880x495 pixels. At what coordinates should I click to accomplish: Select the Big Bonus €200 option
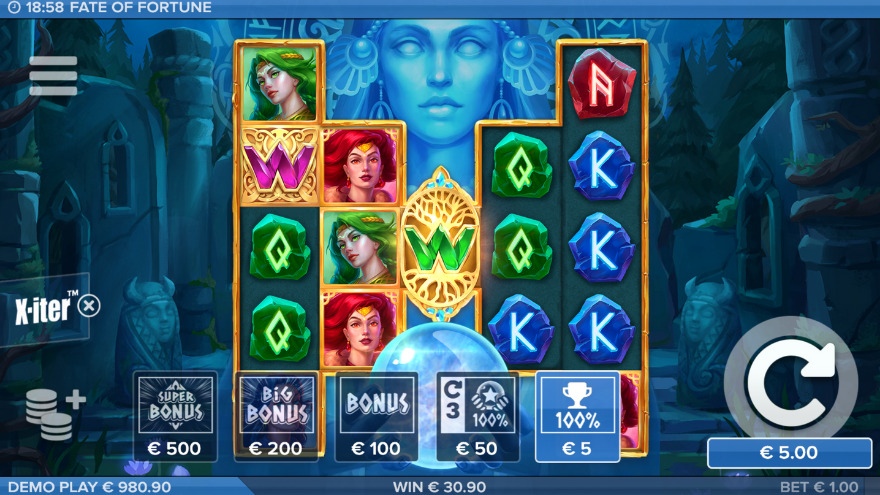tap(276, 416)
